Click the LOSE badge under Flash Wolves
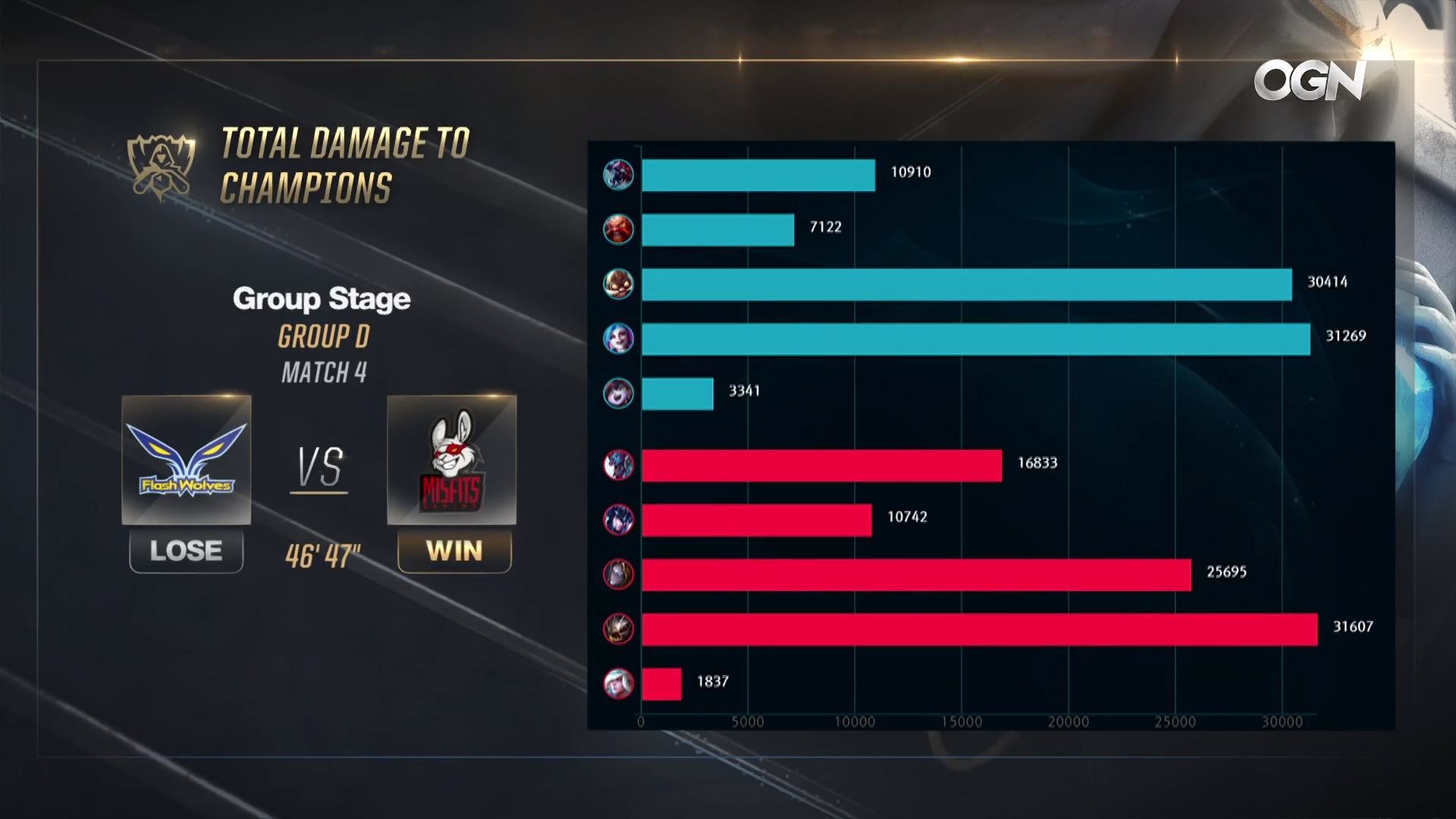Image resolution: width=1456 pixels, height=819 pixels. coord(187,551)
